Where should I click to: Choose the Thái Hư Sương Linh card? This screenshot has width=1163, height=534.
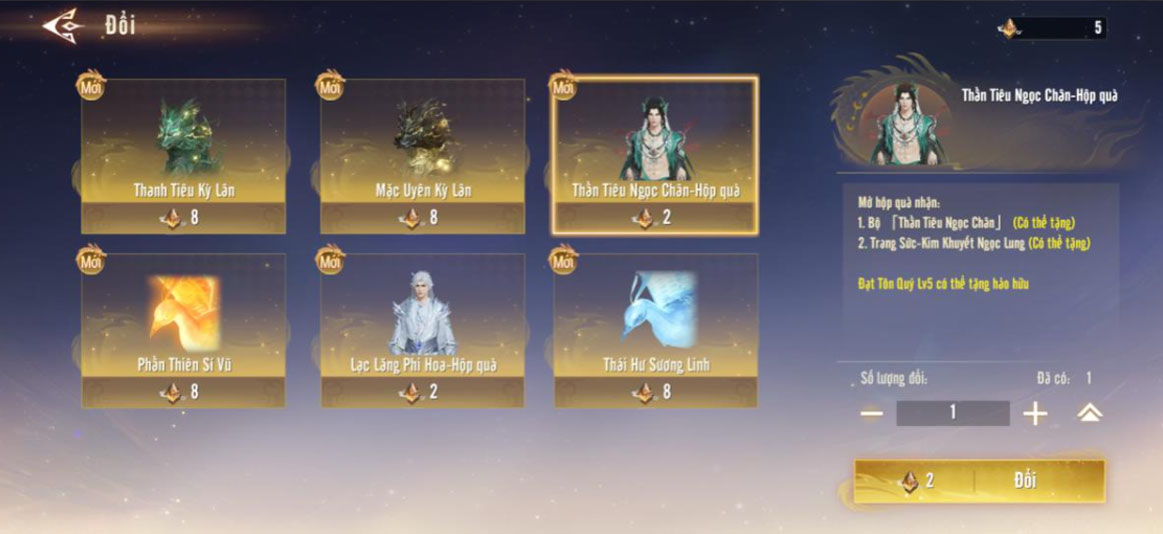click(x=656, y=330)
